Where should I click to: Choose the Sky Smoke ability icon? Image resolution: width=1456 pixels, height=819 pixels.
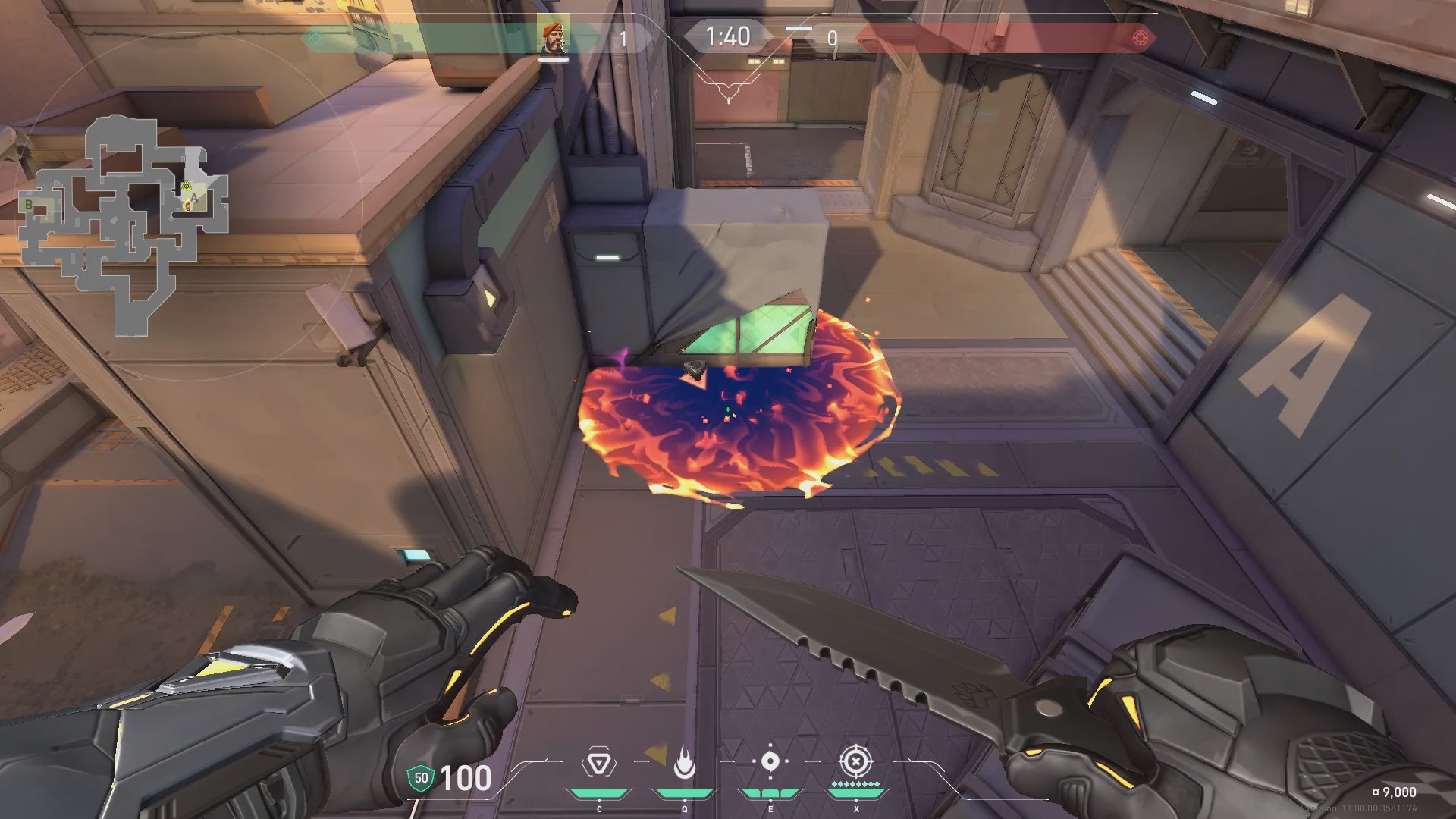(x=770, y=761)
